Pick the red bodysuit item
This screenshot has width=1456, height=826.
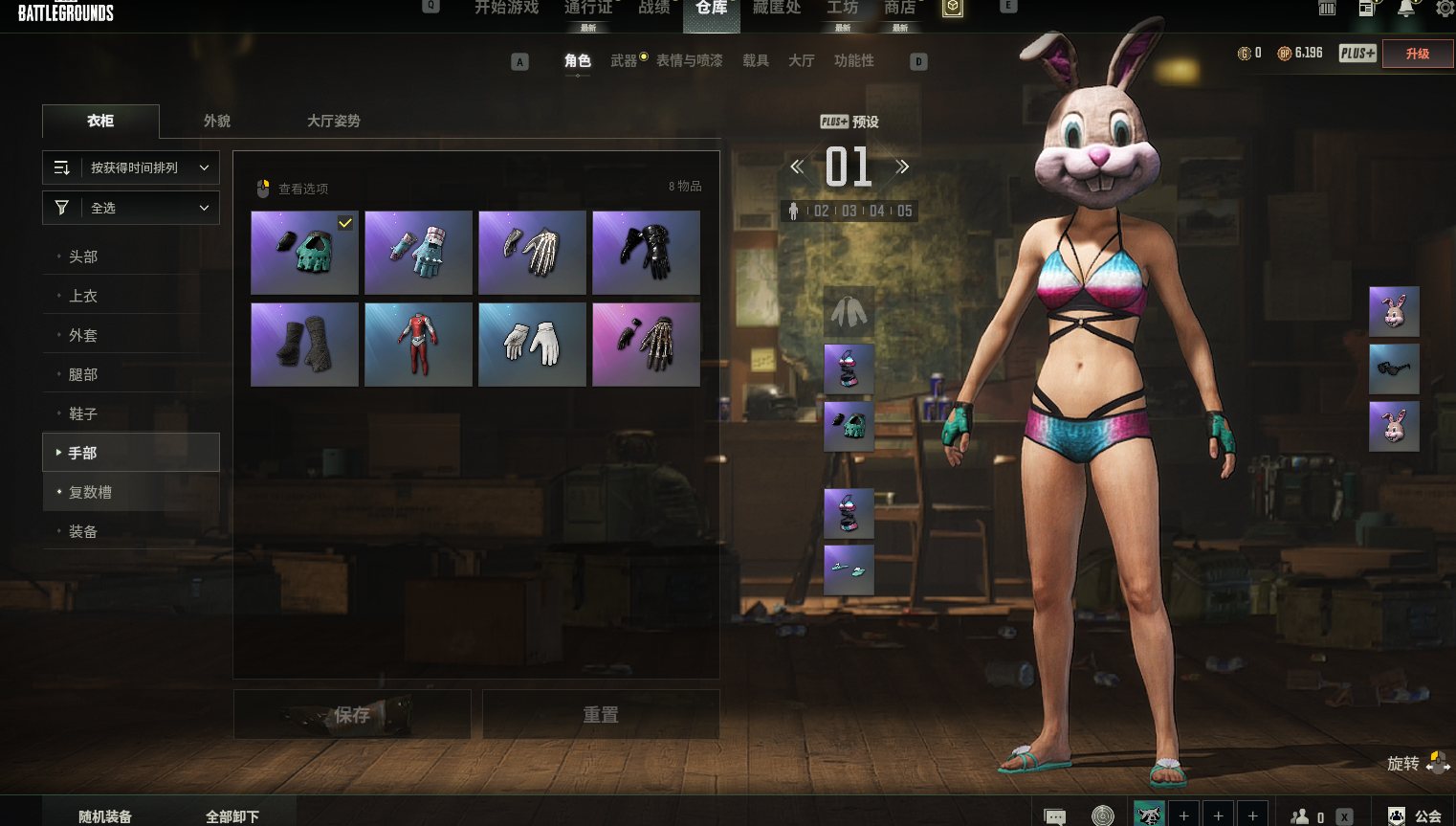pyautogui.click(x=418, y=345)
